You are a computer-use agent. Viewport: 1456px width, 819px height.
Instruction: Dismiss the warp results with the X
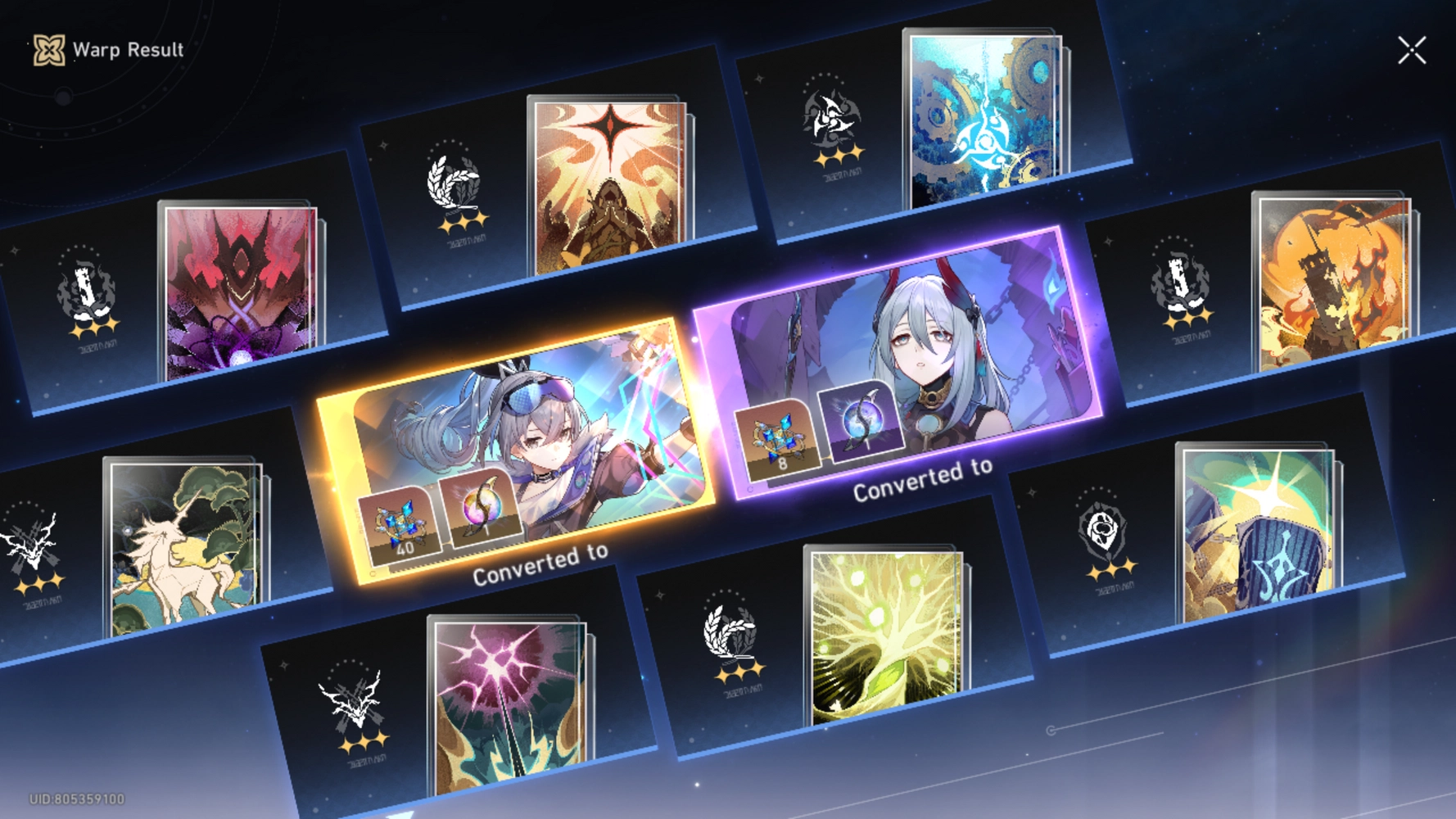coord(1412,49)
